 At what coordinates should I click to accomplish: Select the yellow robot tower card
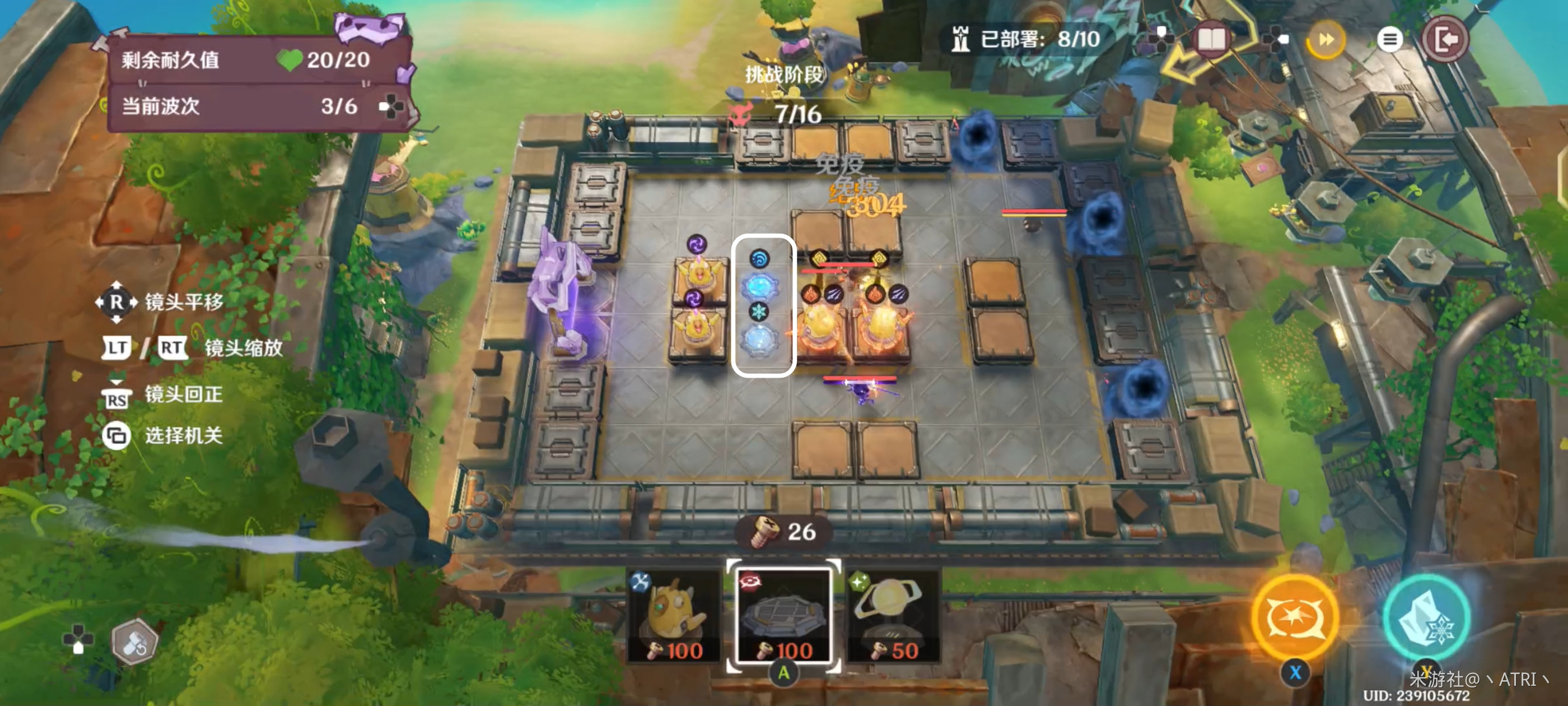[674, 616]
